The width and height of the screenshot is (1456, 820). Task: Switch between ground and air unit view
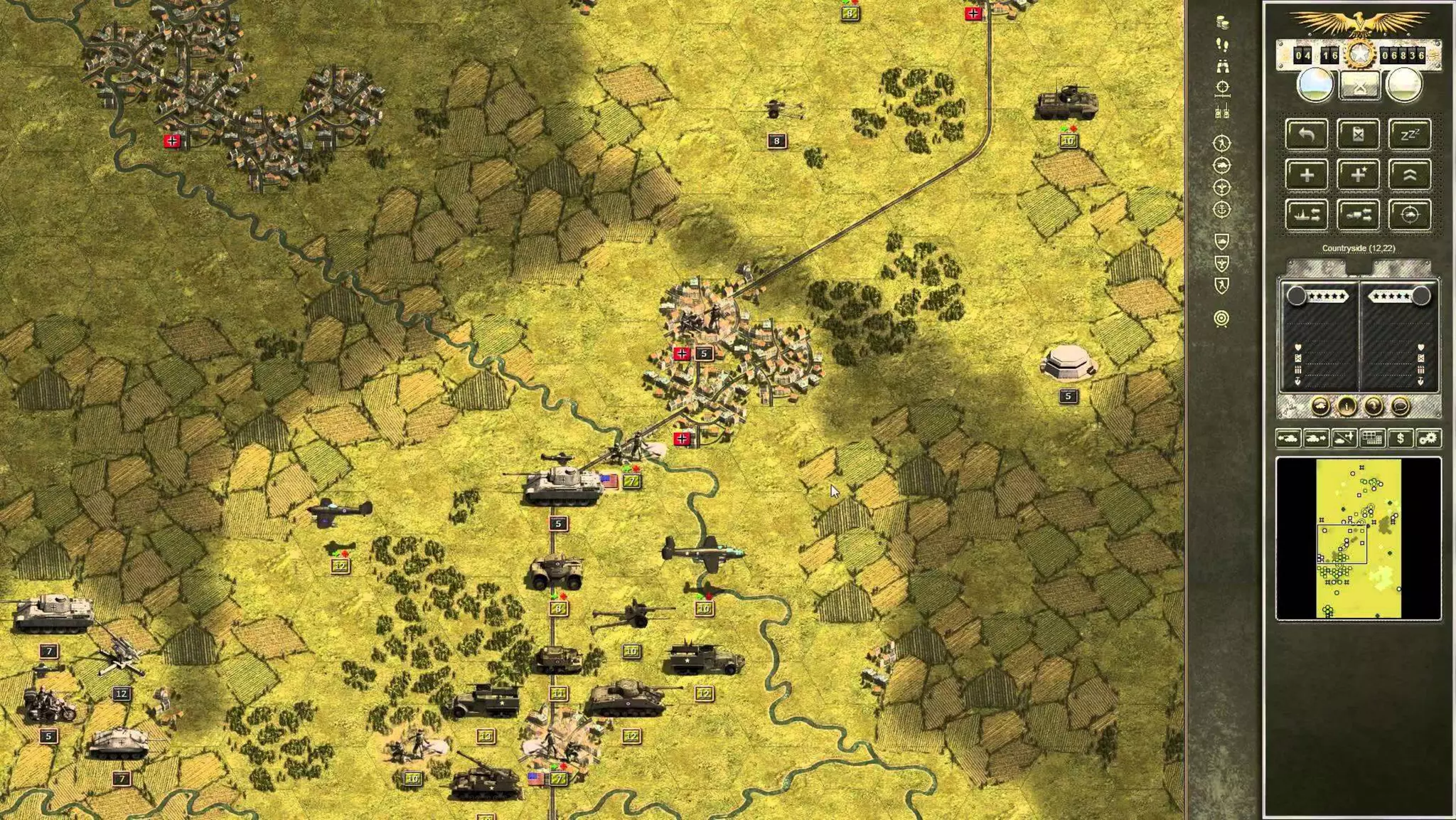pyautogui.click(x=1344, y=438)
